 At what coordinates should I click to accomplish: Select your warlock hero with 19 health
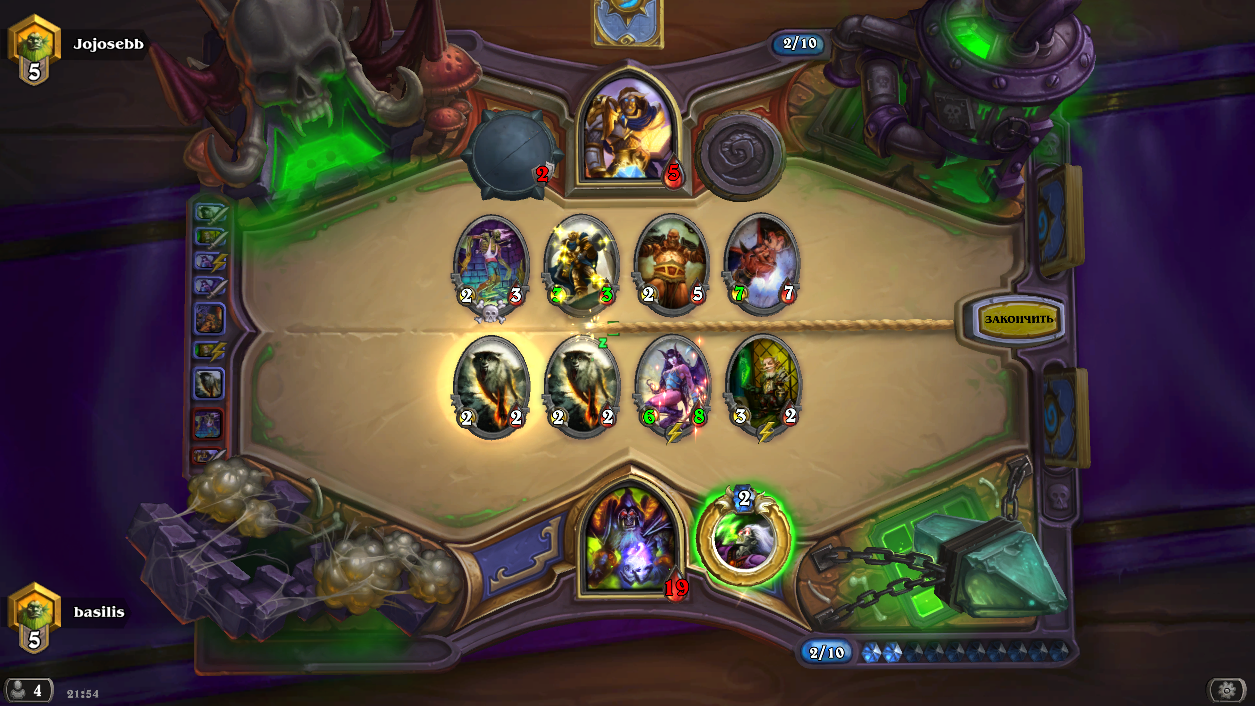click(628, 535)
